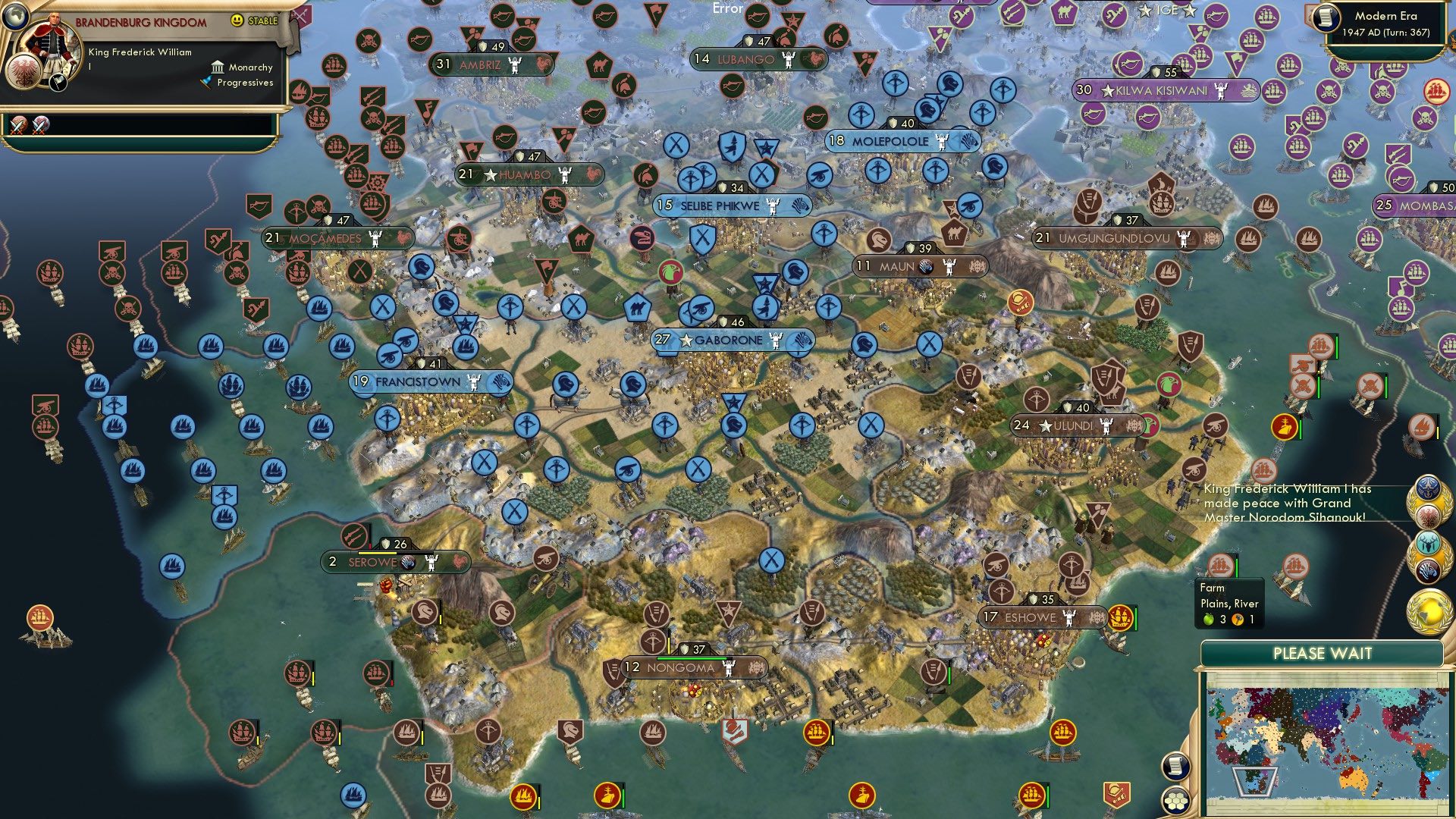Click the STABLE happiness smiley indicator
The image size is (1456, 819).
[x=237, y=21]
